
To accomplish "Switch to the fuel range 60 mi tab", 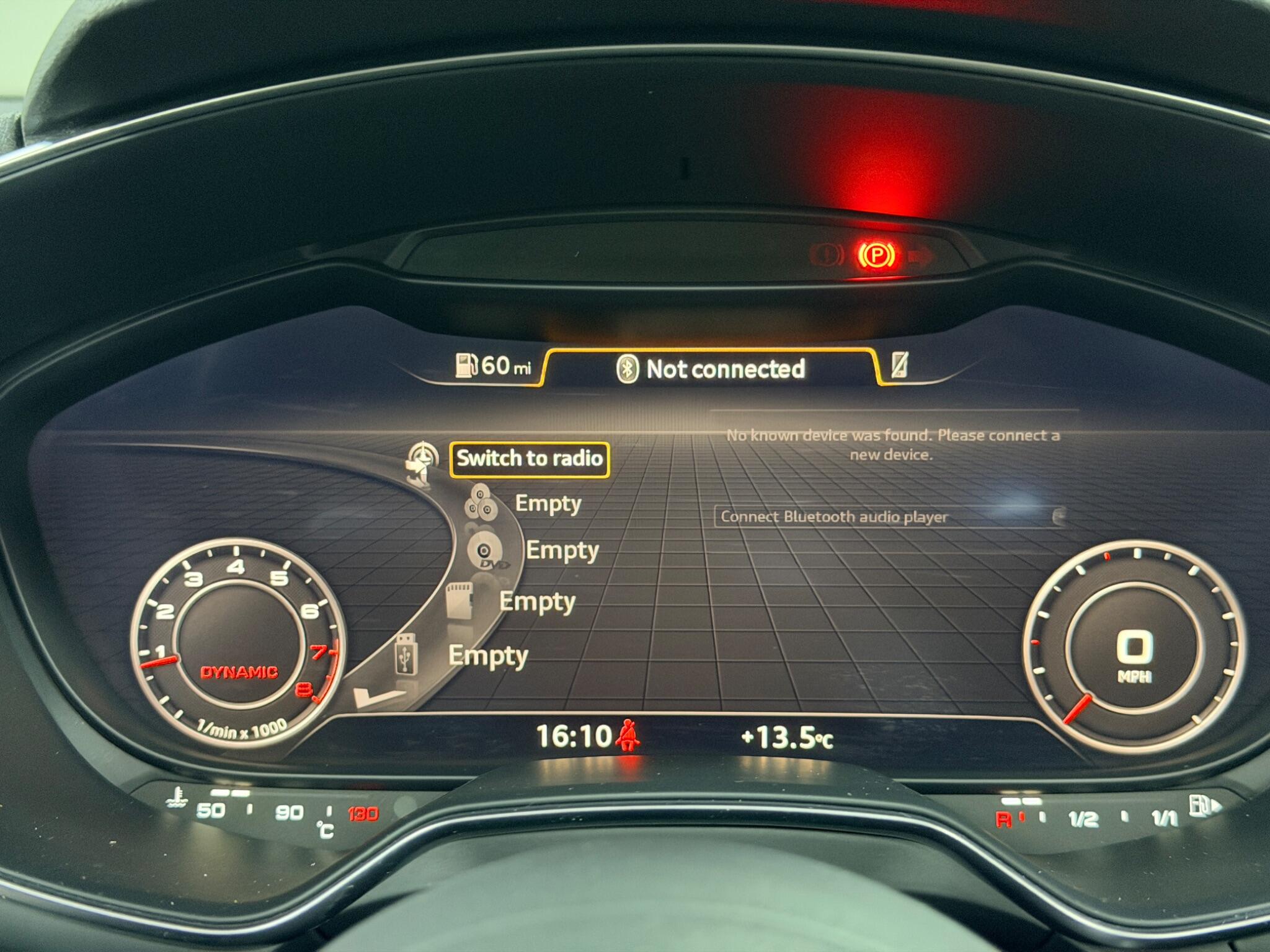I will 493,366.
